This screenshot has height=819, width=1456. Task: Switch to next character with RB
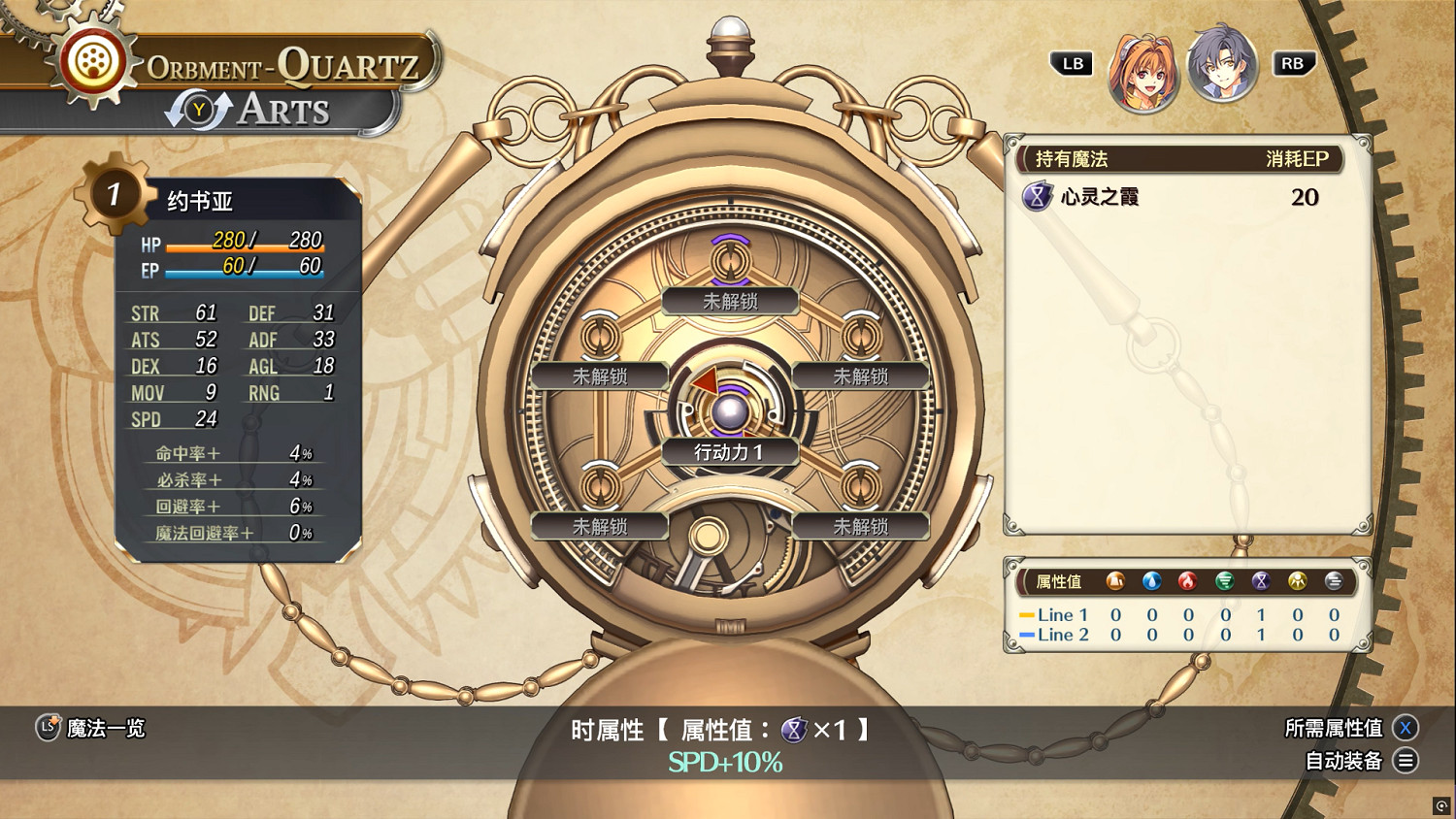[x=1294, y=64]
